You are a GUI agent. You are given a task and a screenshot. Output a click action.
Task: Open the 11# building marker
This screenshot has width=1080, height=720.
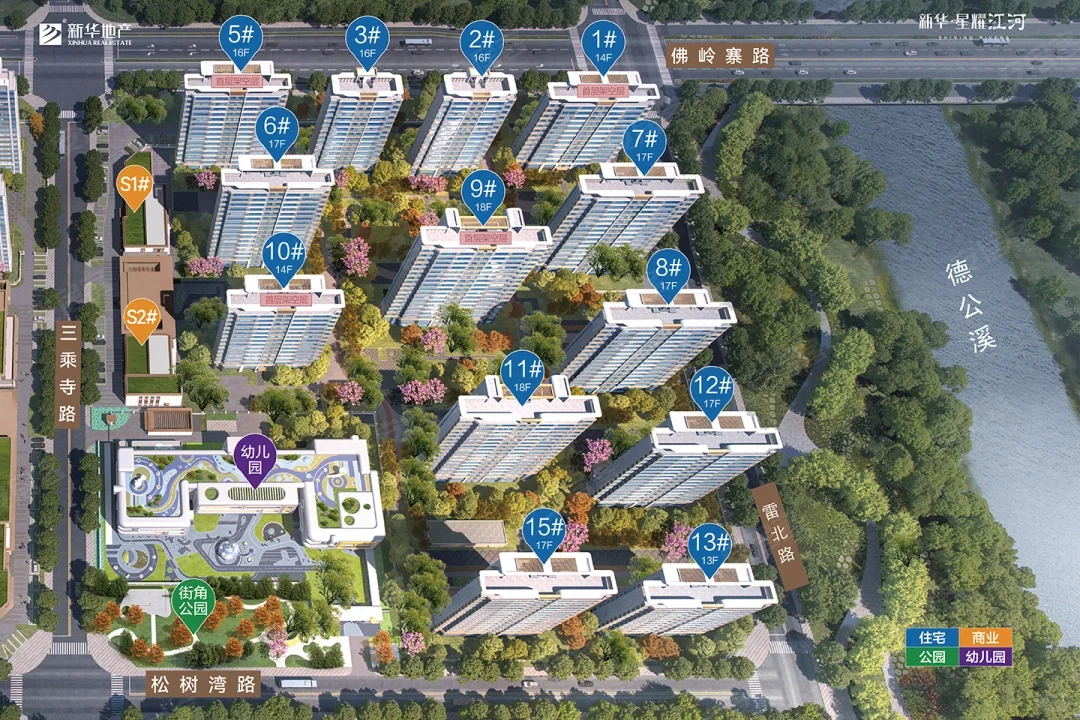coord(521,373)
